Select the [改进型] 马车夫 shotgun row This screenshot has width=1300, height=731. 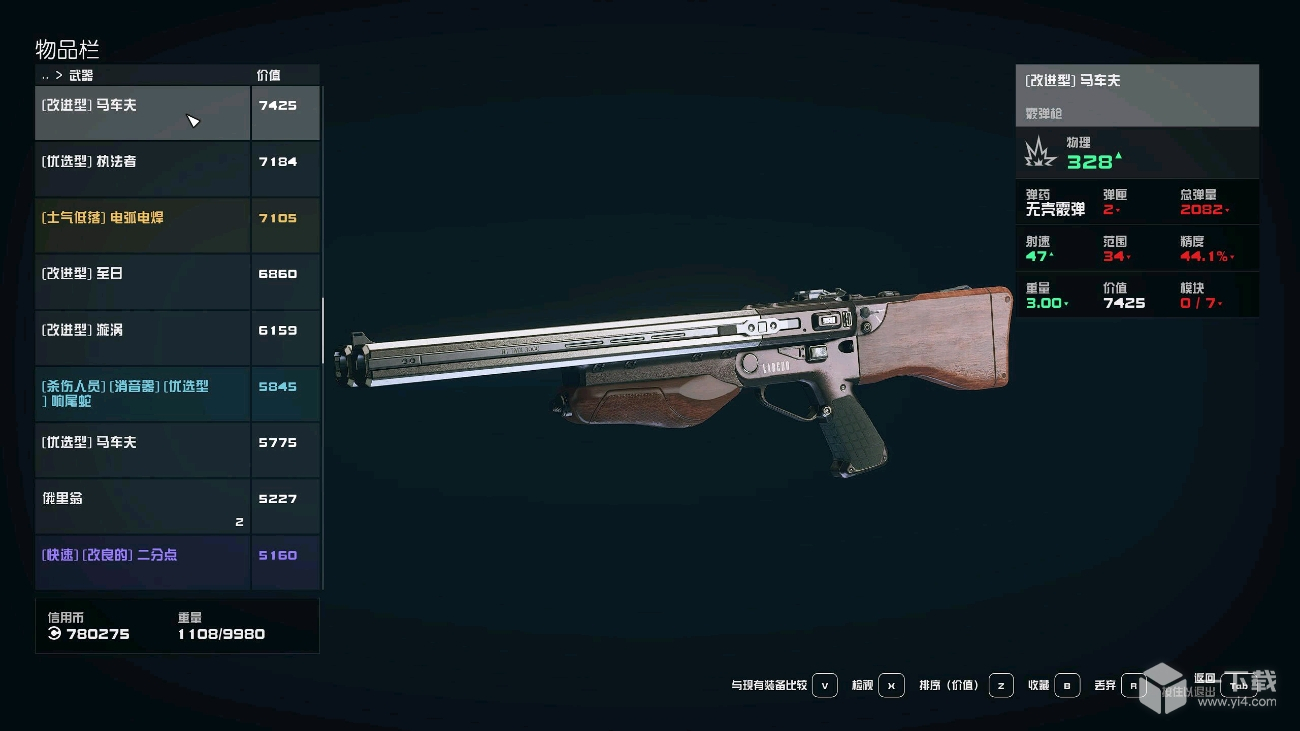point(143,113)
